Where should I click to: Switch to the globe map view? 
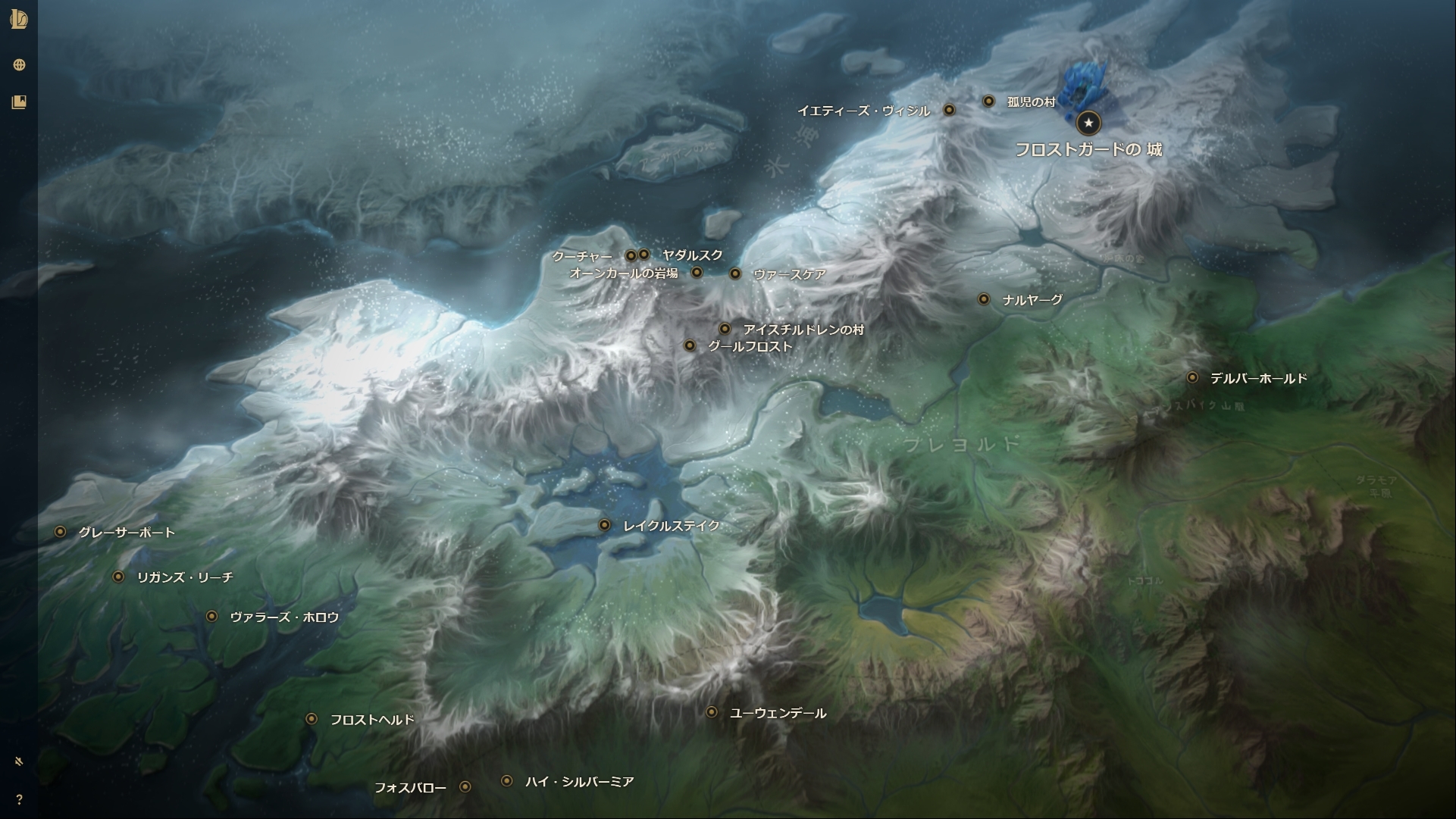(19, 65)
